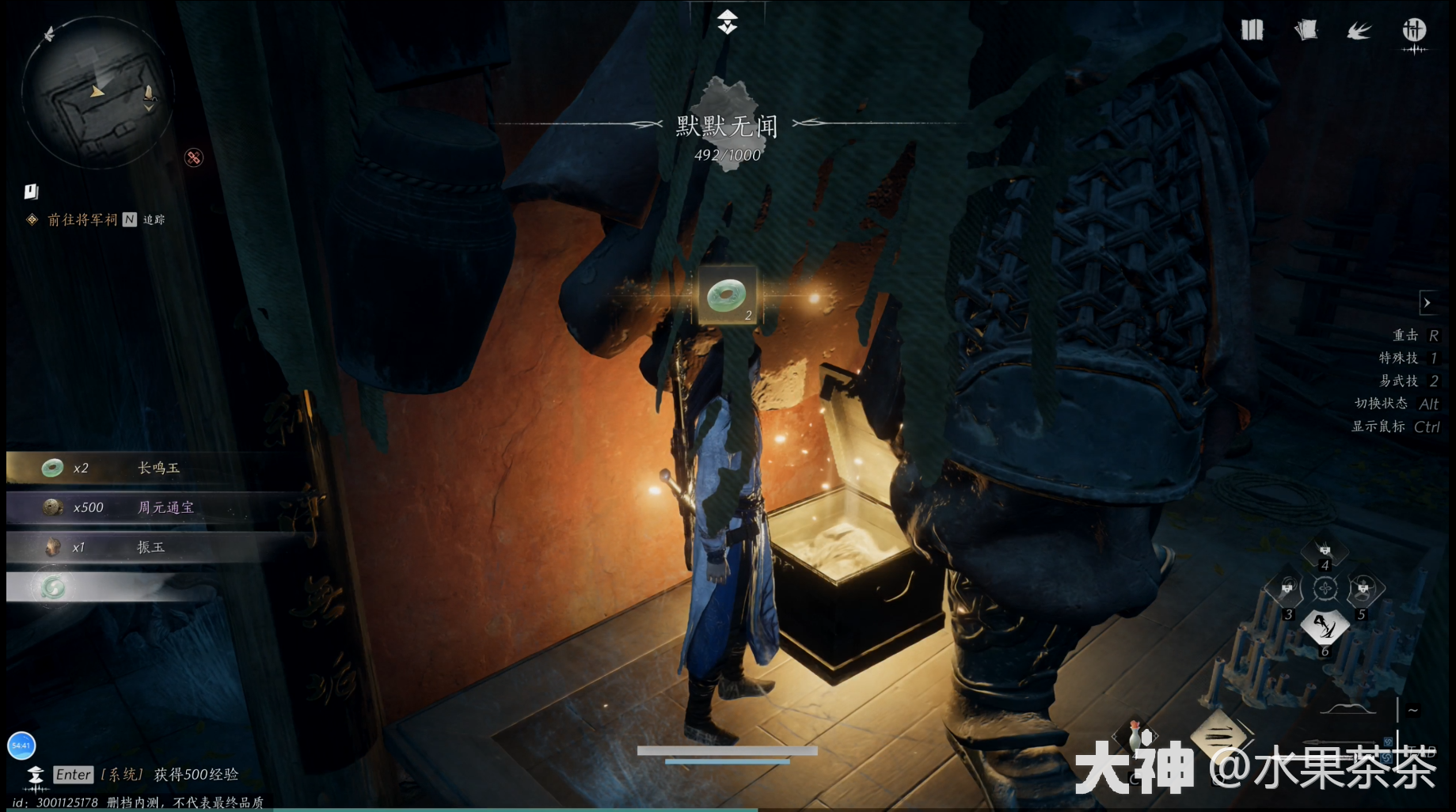Screen dimensions: 1456x812
Task: Activate the locked skill slot numbered 5
Action: click(x=1363, y=590)
